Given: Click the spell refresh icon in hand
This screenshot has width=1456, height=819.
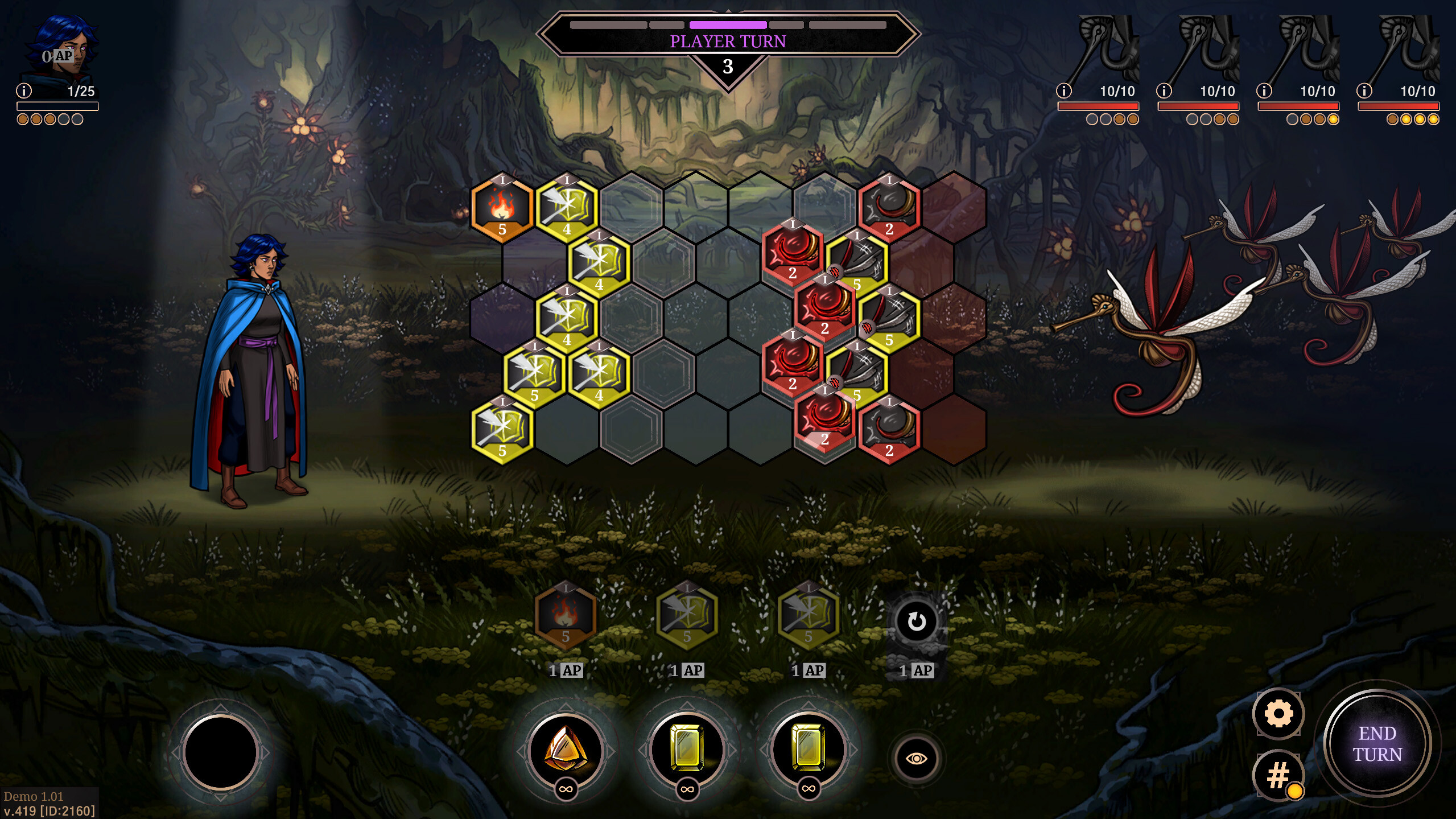Looking at the screenshot, I should [917, 620].
